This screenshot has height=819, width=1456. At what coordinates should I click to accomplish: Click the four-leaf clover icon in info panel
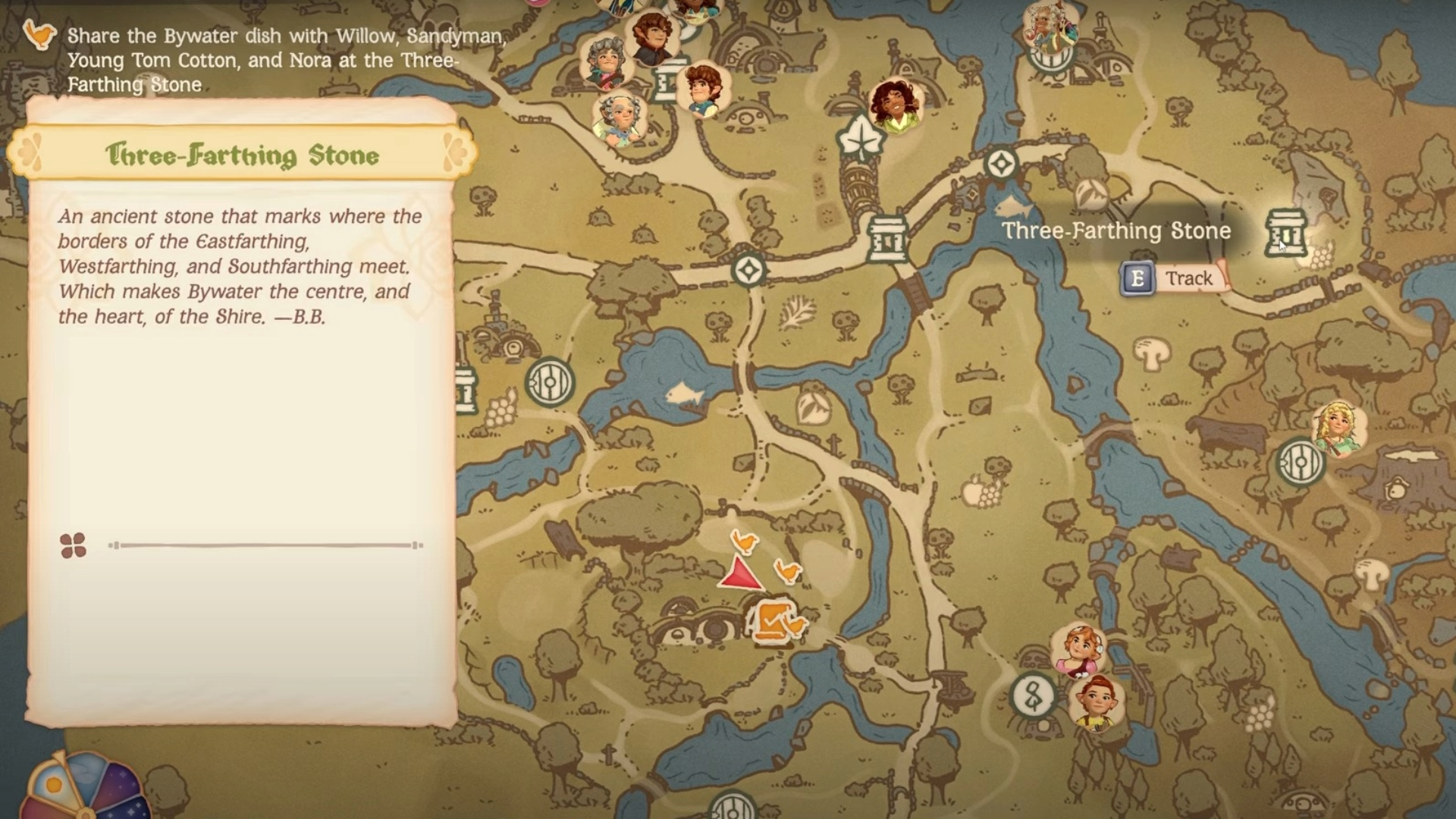click(73, 545)
